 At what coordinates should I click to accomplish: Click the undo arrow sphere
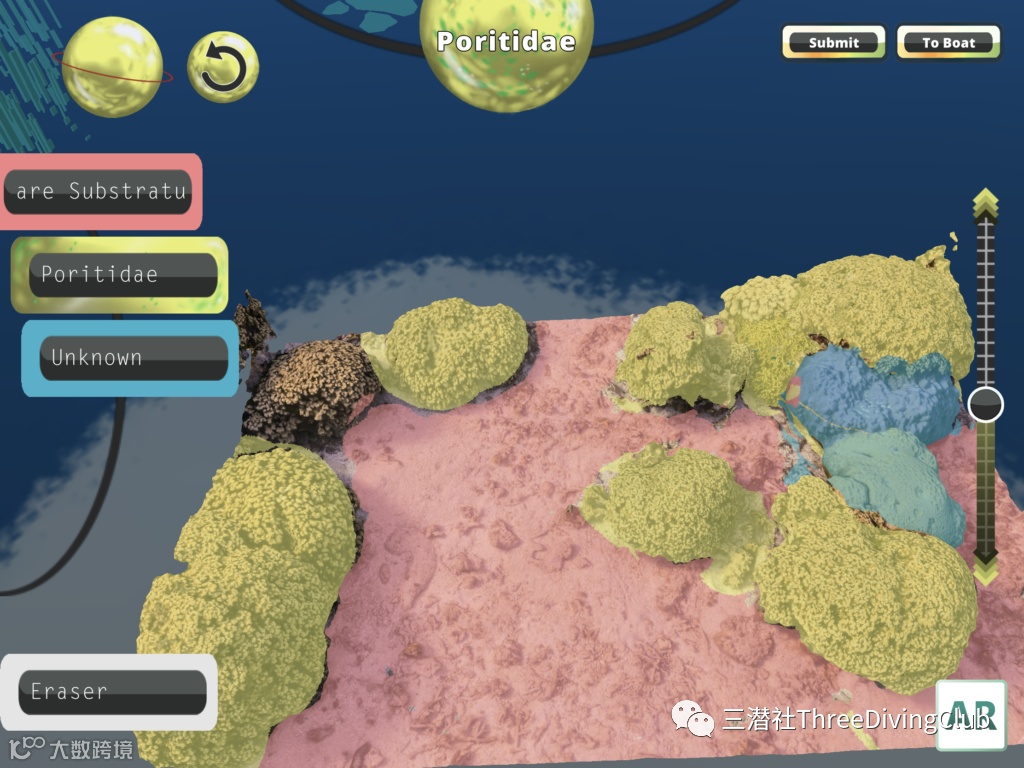click(x=223, y=68)
